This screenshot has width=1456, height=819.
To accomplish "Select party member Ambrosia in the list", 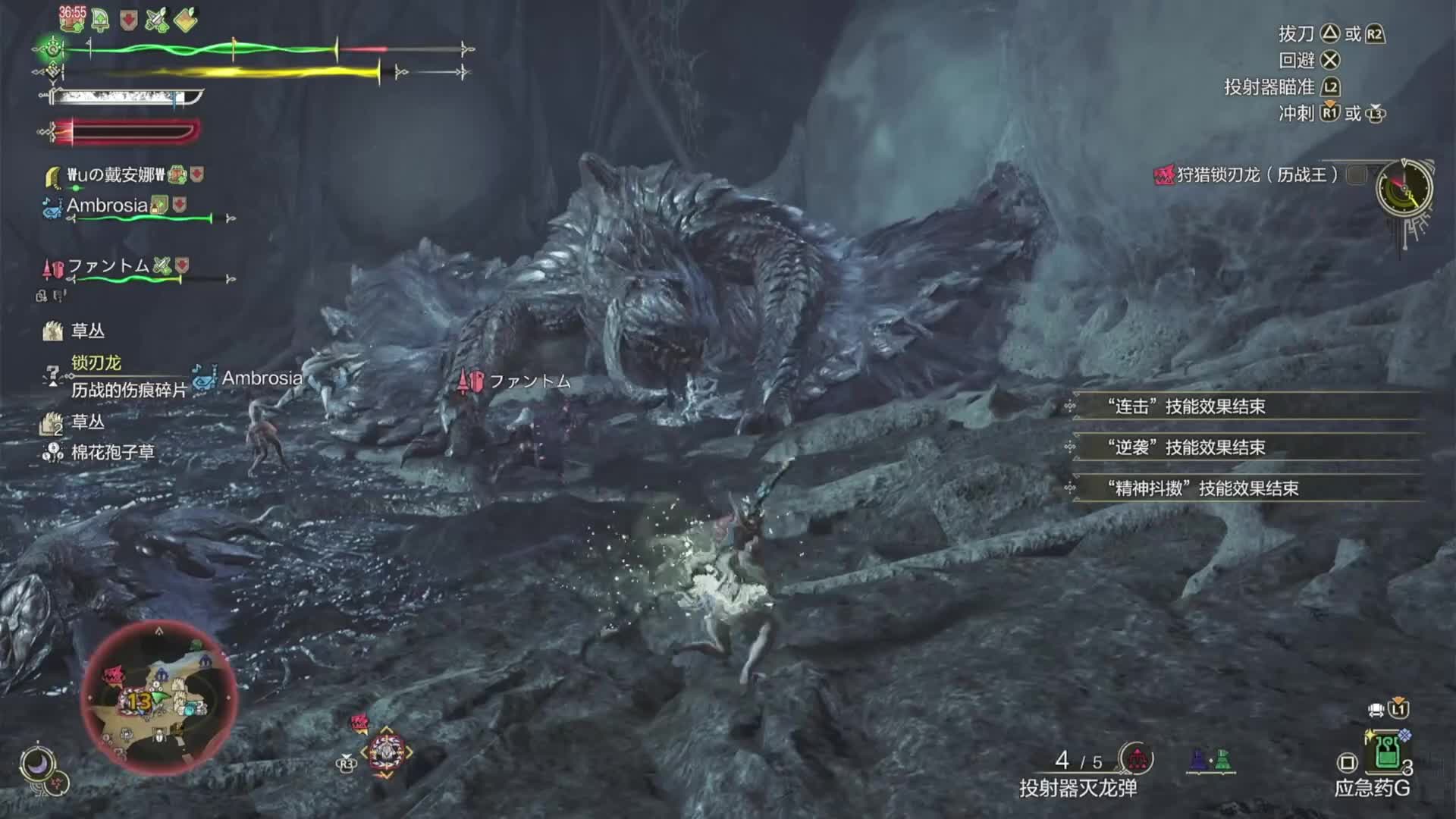I will coord(107,206).
